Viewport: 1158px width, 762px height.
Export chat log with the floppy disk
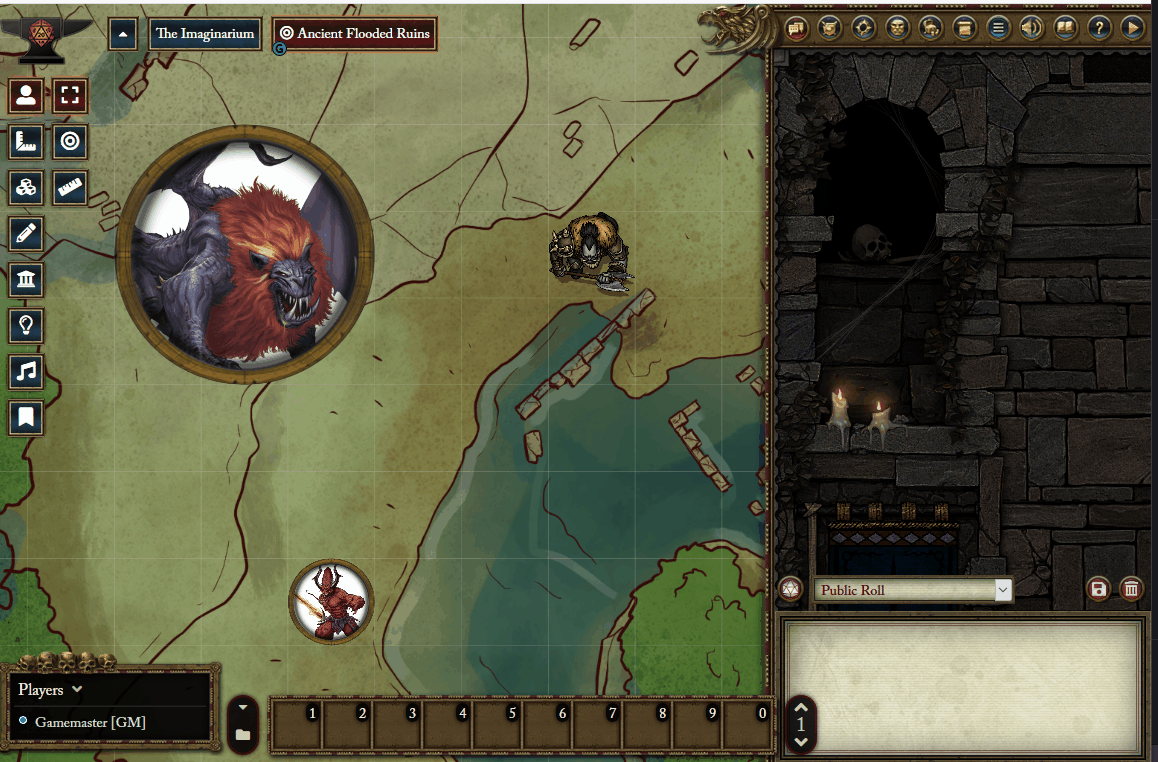1099,589
